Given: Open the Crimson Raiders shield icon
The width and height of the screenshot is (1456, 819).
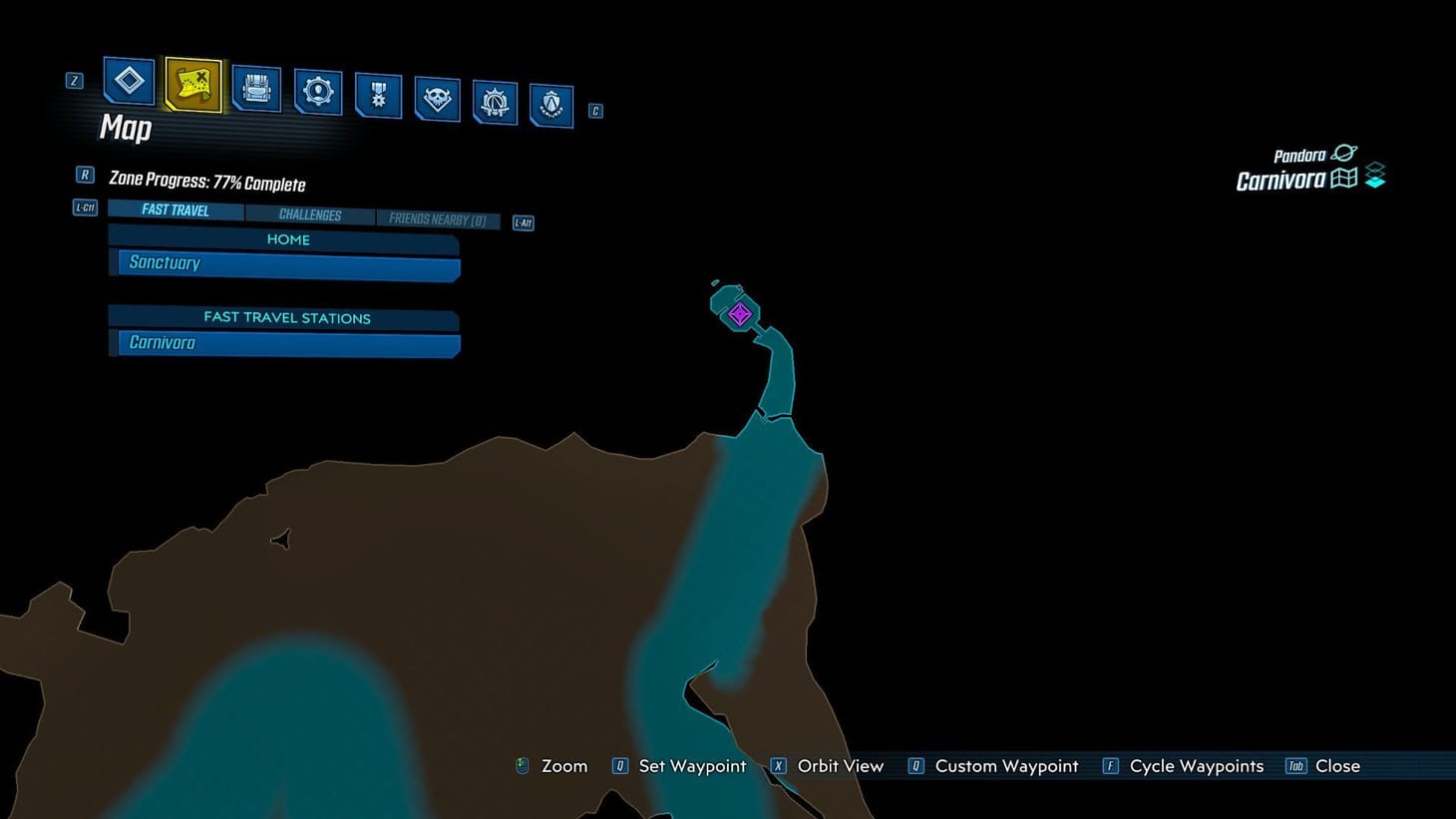Looking at the screenshot, I should pos(552,106).
